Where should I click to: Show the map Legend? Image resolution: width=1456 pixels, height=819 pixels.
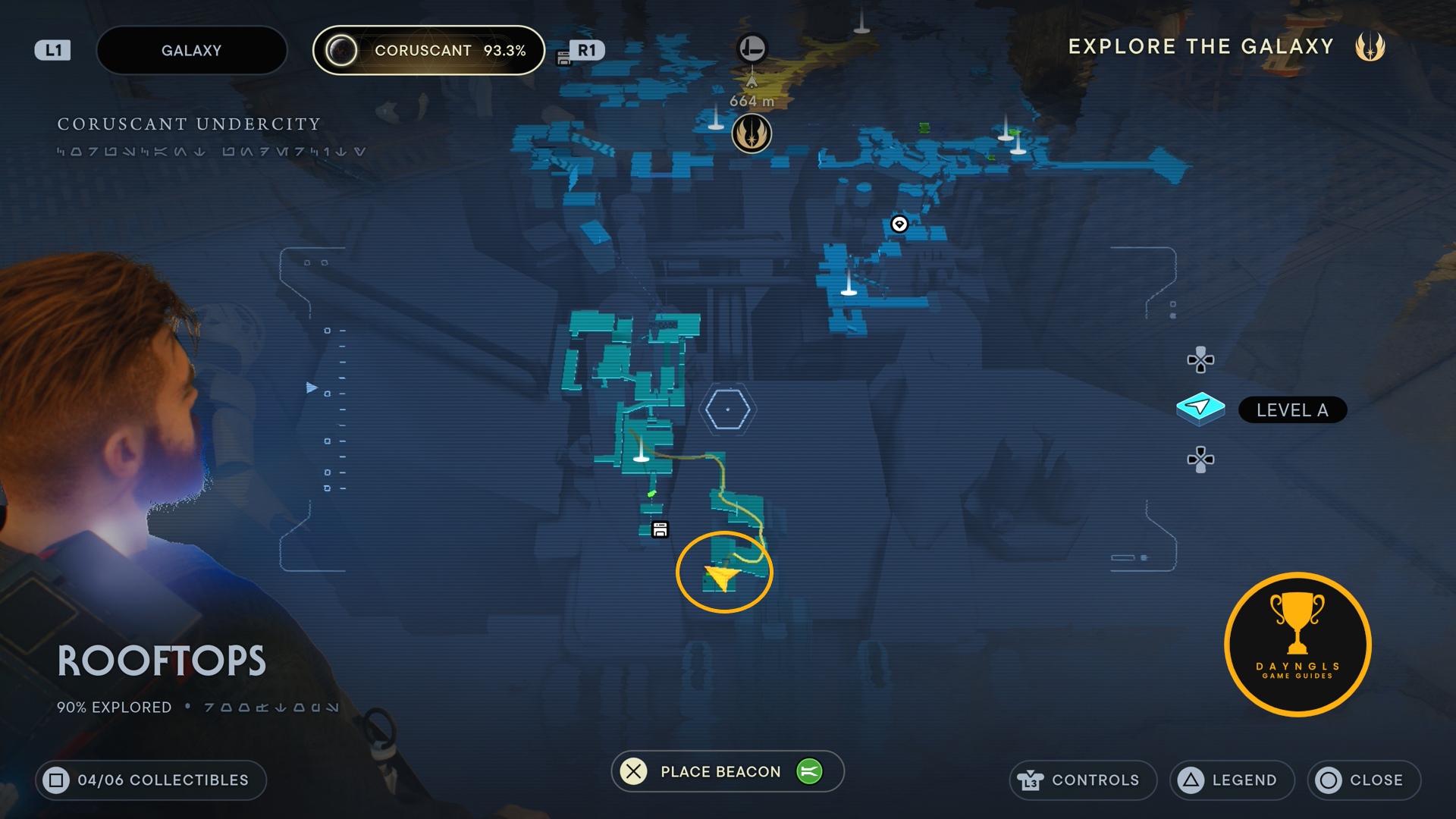(1232, 780)
